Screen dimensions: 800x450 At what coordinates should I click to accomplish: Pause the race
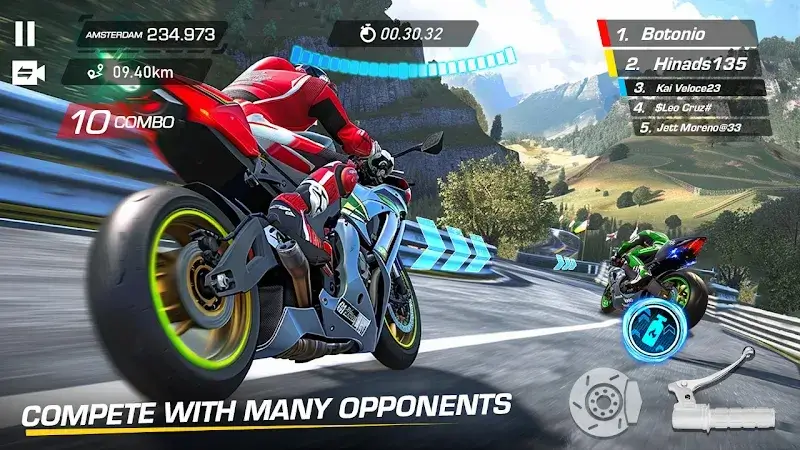tap(25, 33)
